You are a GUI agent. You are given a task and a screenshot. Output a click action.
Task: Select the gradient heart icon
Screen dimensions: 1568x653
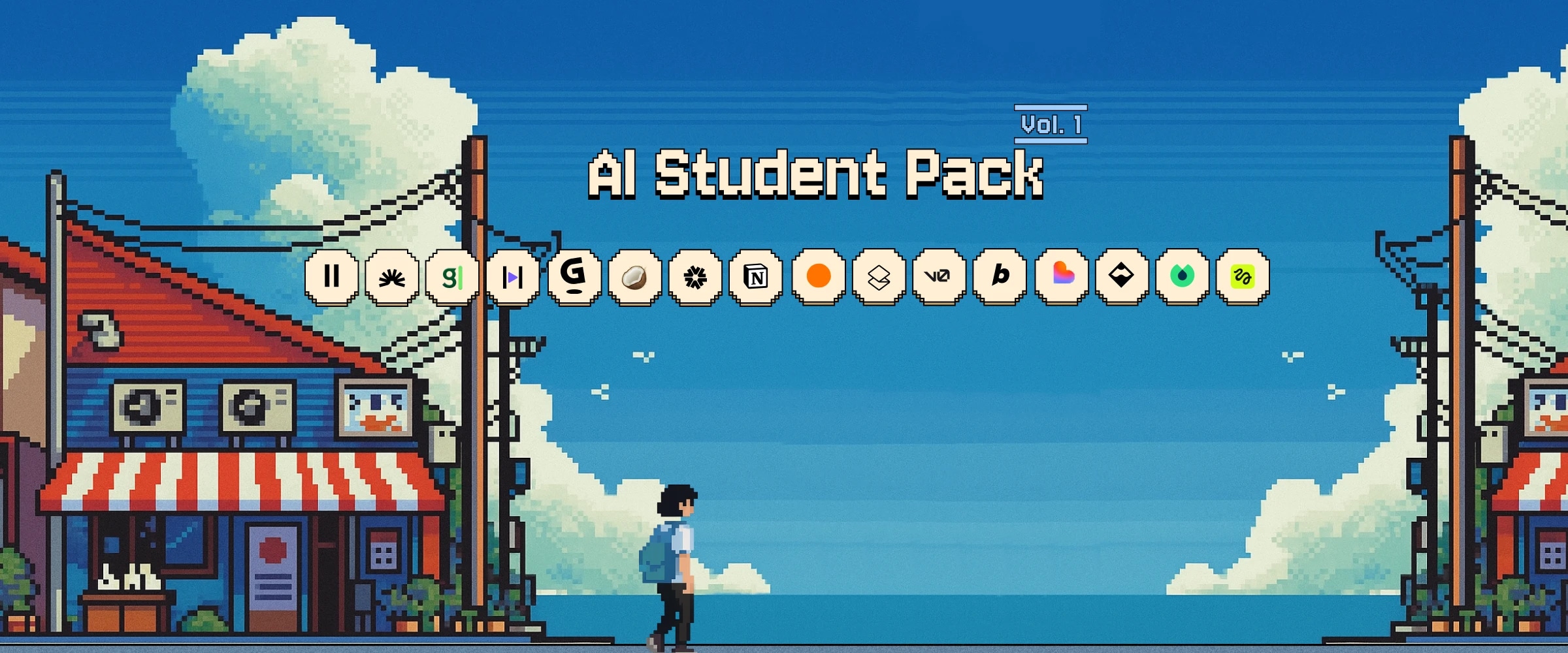click(x=1062, y=276)
